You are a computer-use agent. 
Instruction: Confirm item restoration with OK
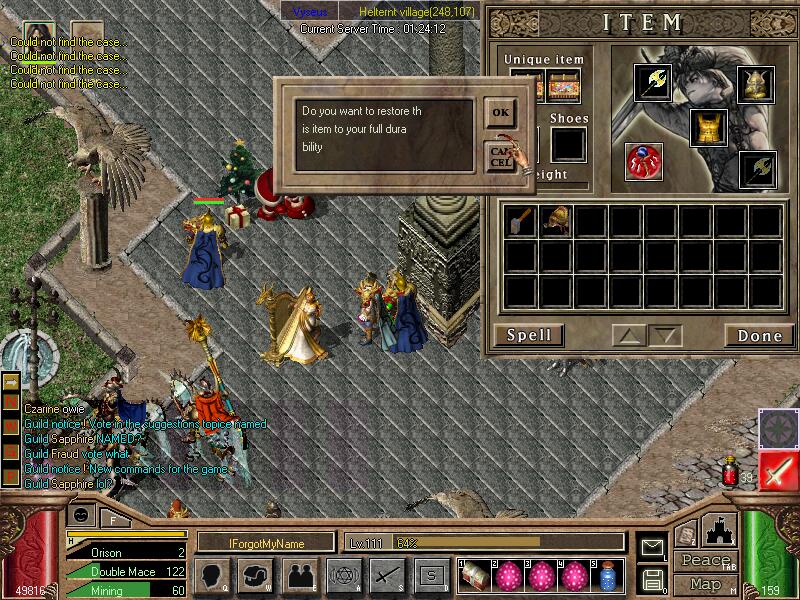click(x=500, y=113)
